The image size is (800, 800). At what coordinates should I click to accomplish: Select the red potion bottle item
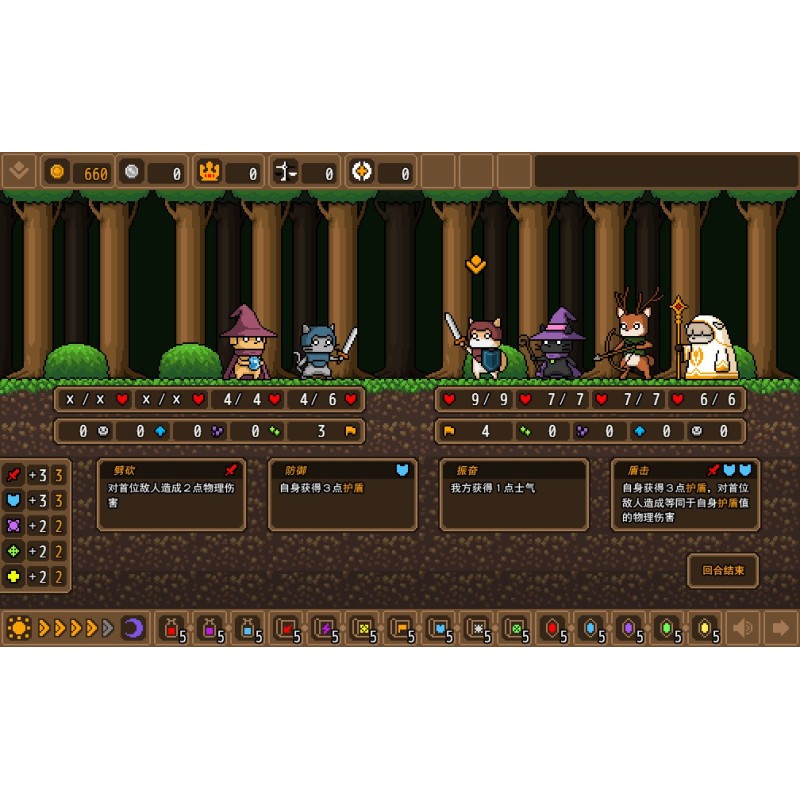[172, 628]
